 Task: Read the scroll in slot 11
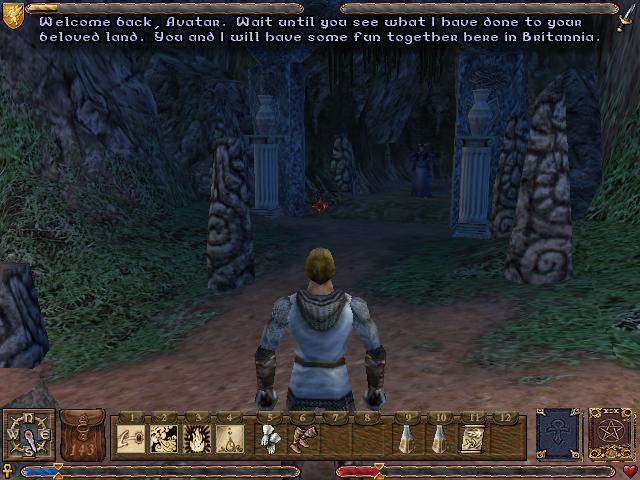coord(472,437)
